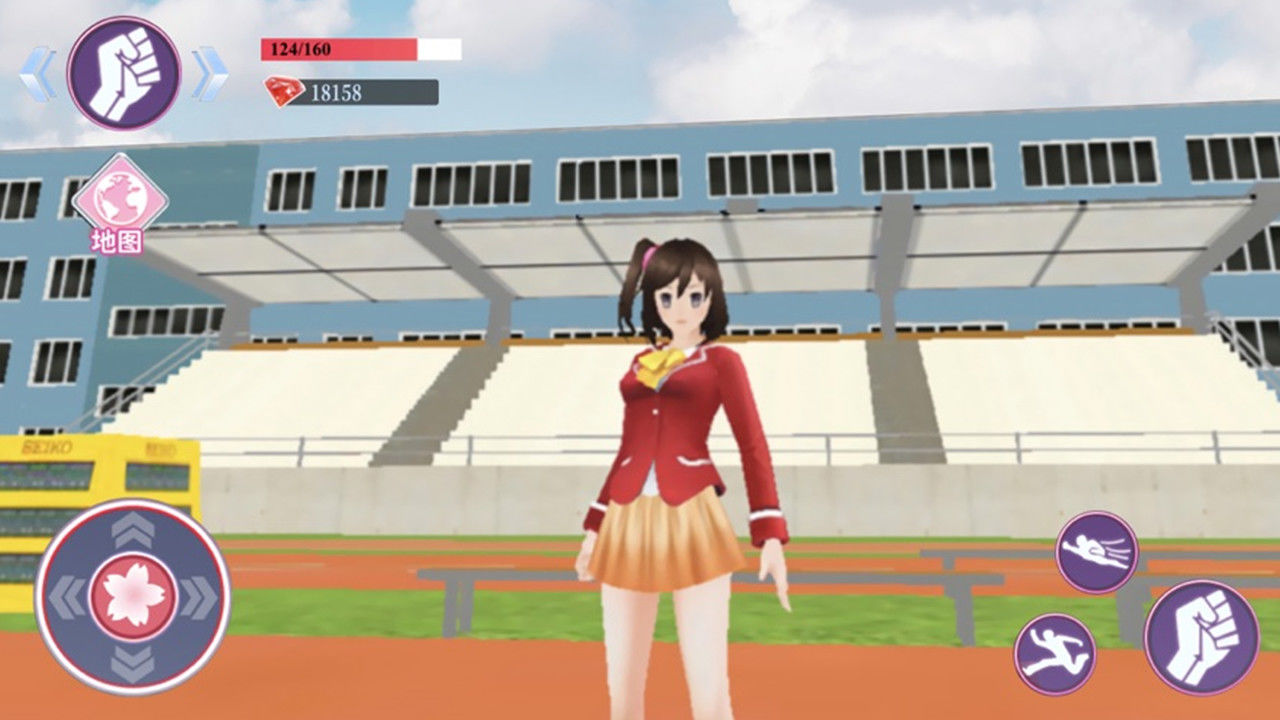Activate the flying dash action button
The height and width of the screenshot is (720, 1280).
(x=1097, y=552)
